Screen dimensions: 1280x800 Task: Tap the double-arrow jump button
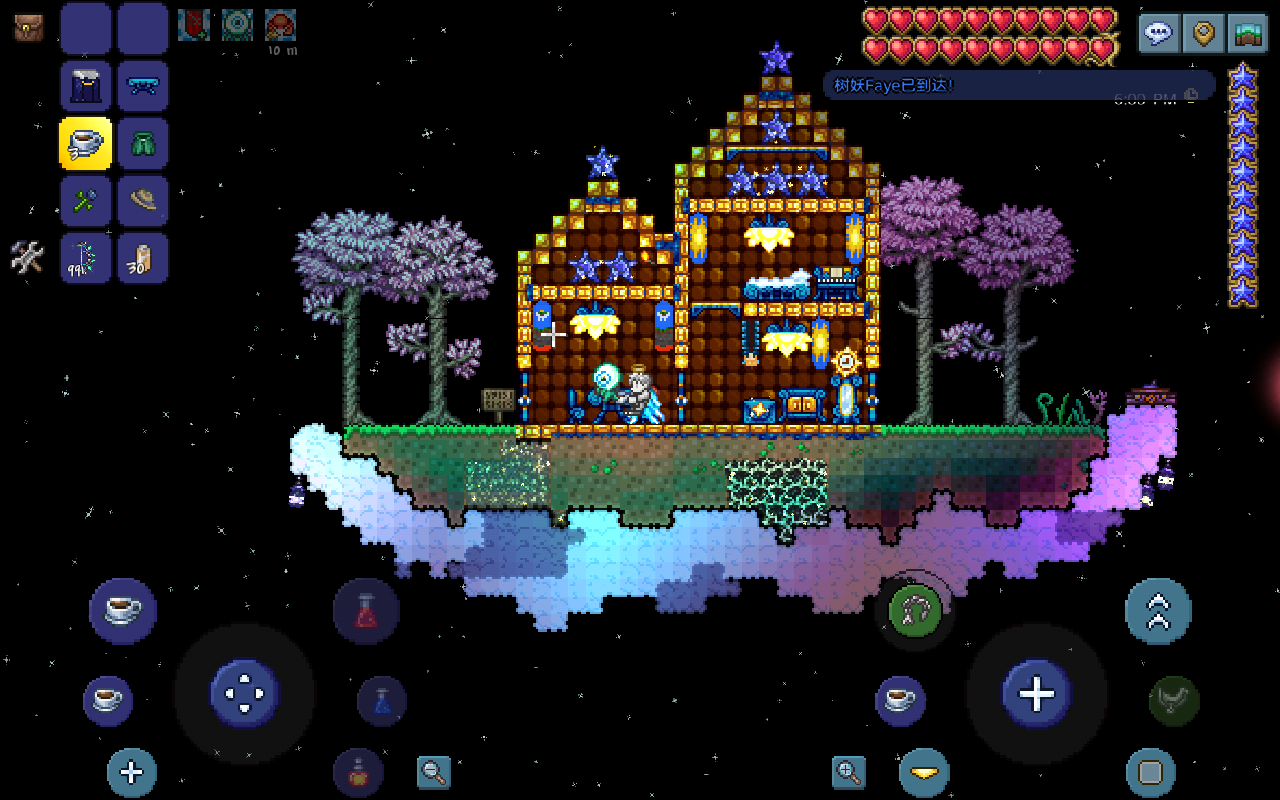point(1158,610)
